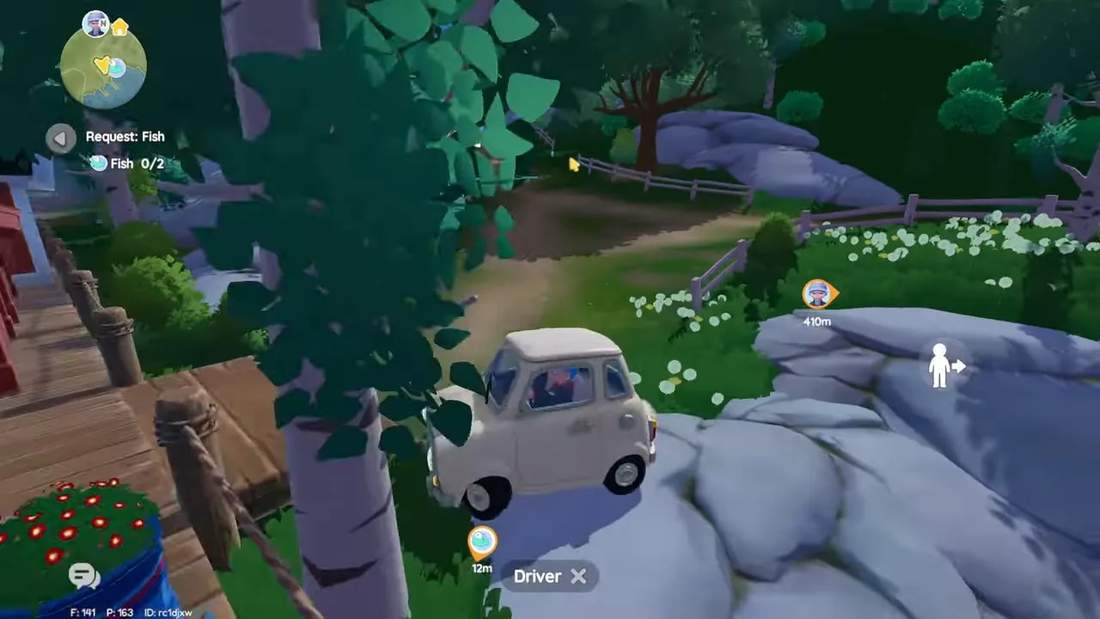Open the circular minimap
The height and width of the screenshot is (619, 1100).
point(103,68)
